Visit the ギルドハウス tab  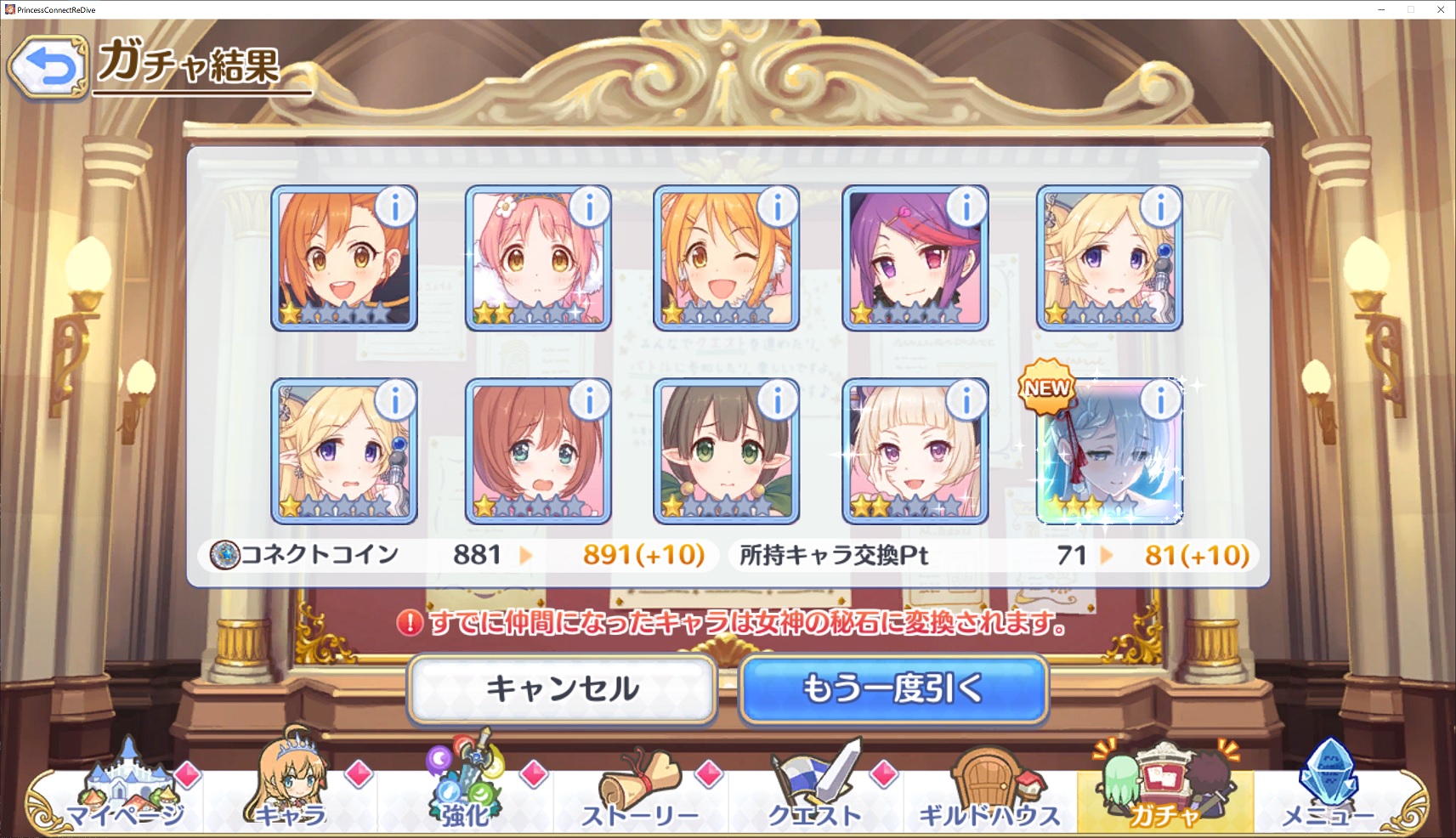click(x=989, y=790)
